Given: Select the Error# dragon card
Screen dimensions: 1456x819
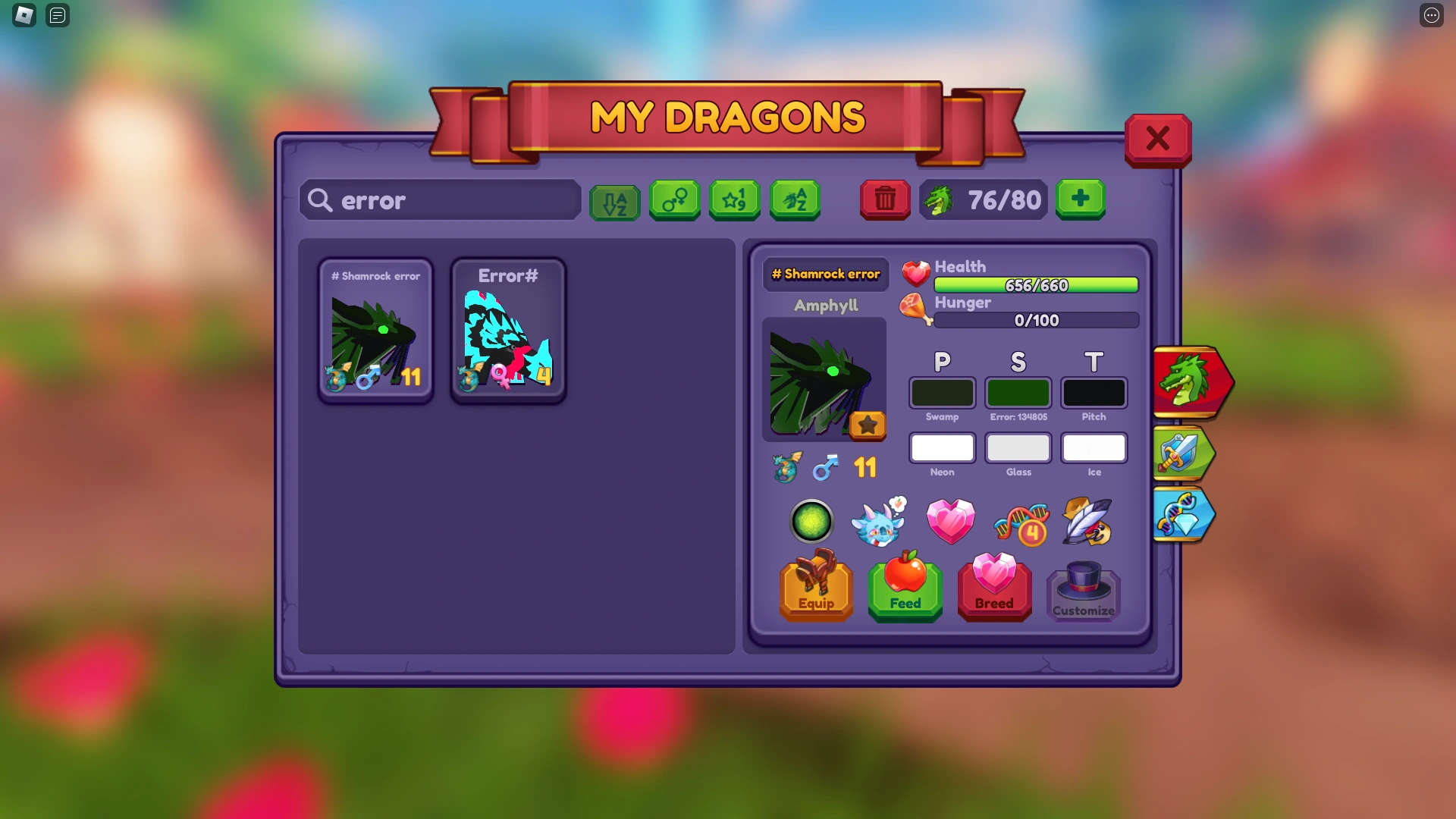Looking at the screenshot, I should pyautogui.click(x=507, y=330).
